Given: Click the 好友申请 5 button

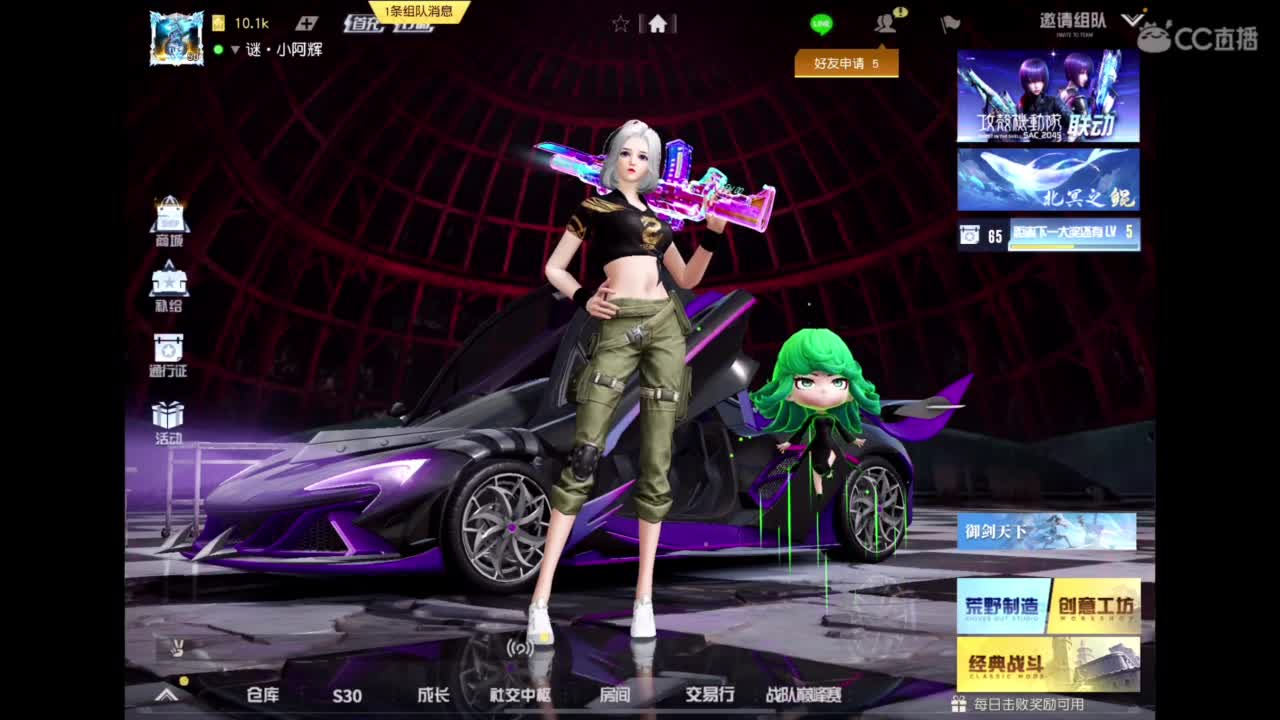Looking at the screenshot, I should pos(845,62).
